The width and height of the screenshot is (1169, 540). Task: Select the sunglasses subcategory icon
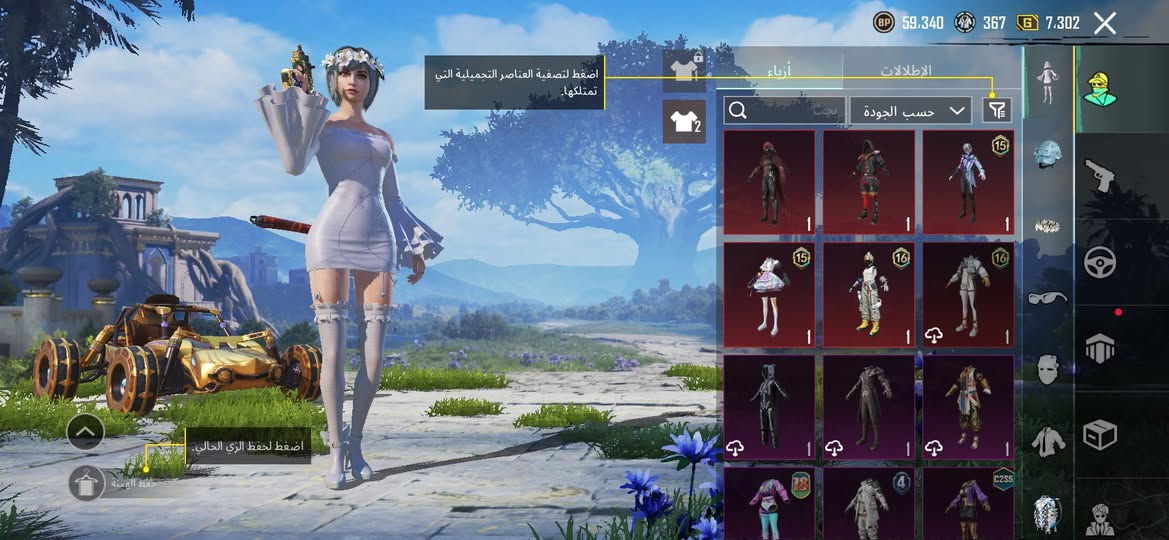pyautogui.click(x=1047, y=297)
